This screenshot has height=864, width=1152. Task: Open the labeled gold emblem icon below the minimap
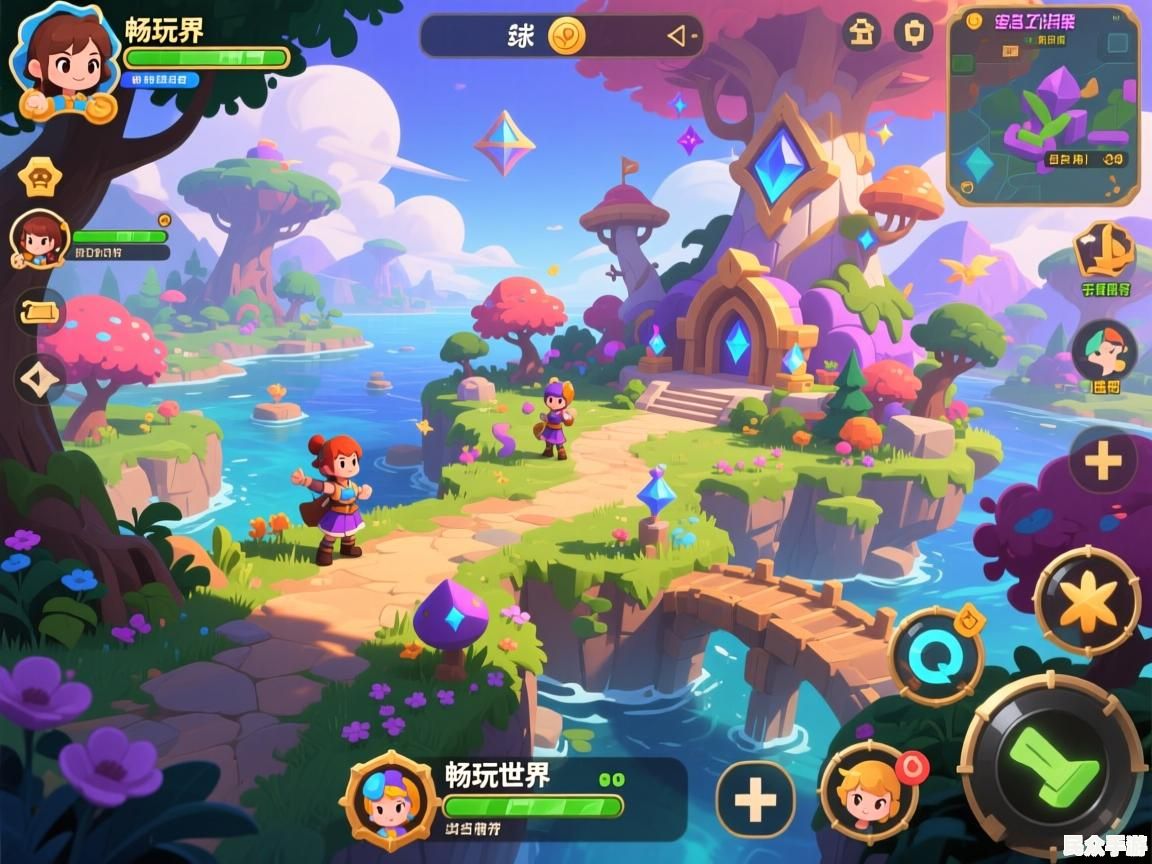click(1104, 251)
